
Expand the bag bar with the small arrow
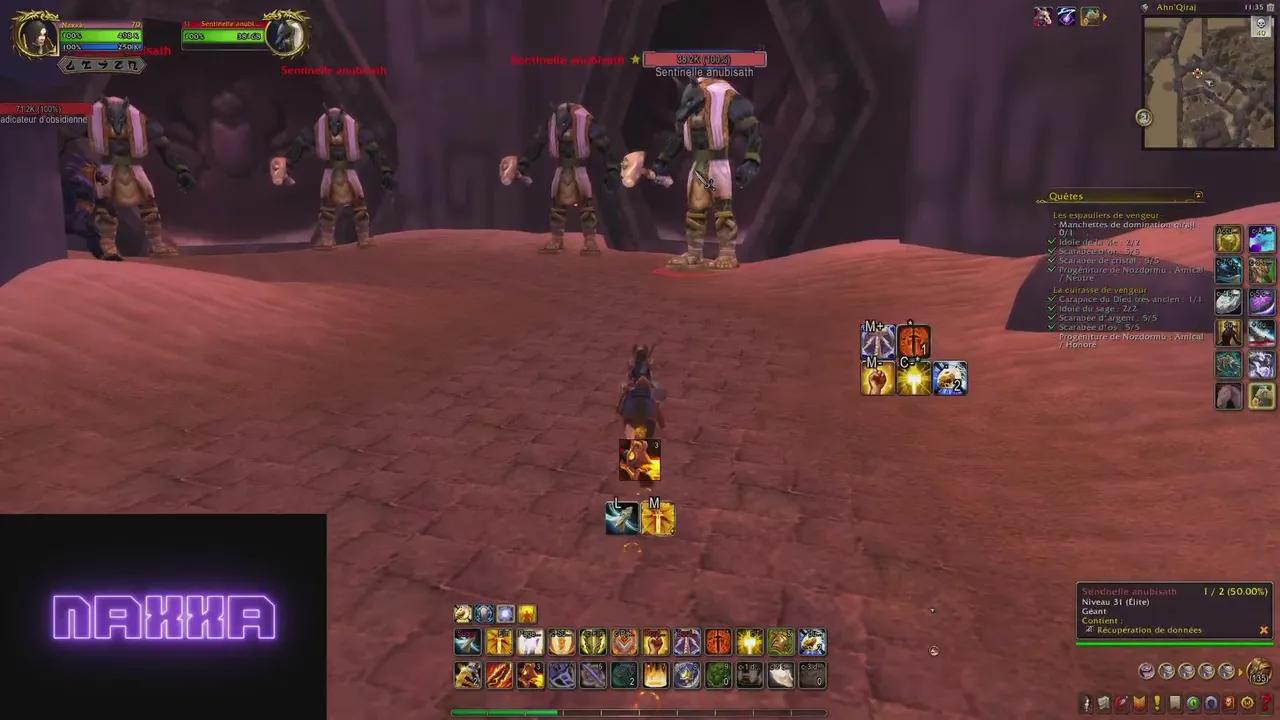[1240, 673]
